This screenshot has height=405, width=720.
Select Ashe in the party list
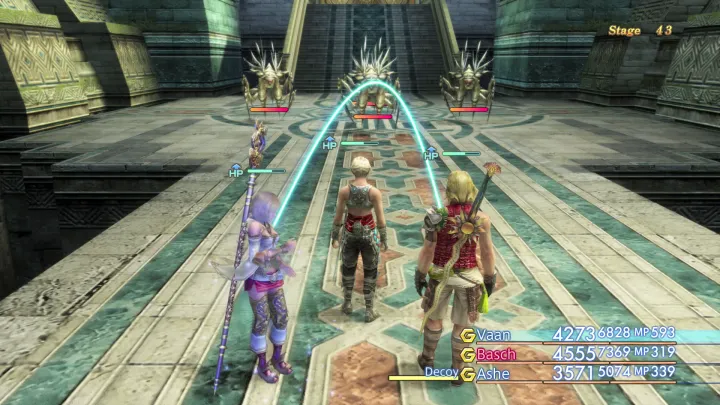(495, 374)
